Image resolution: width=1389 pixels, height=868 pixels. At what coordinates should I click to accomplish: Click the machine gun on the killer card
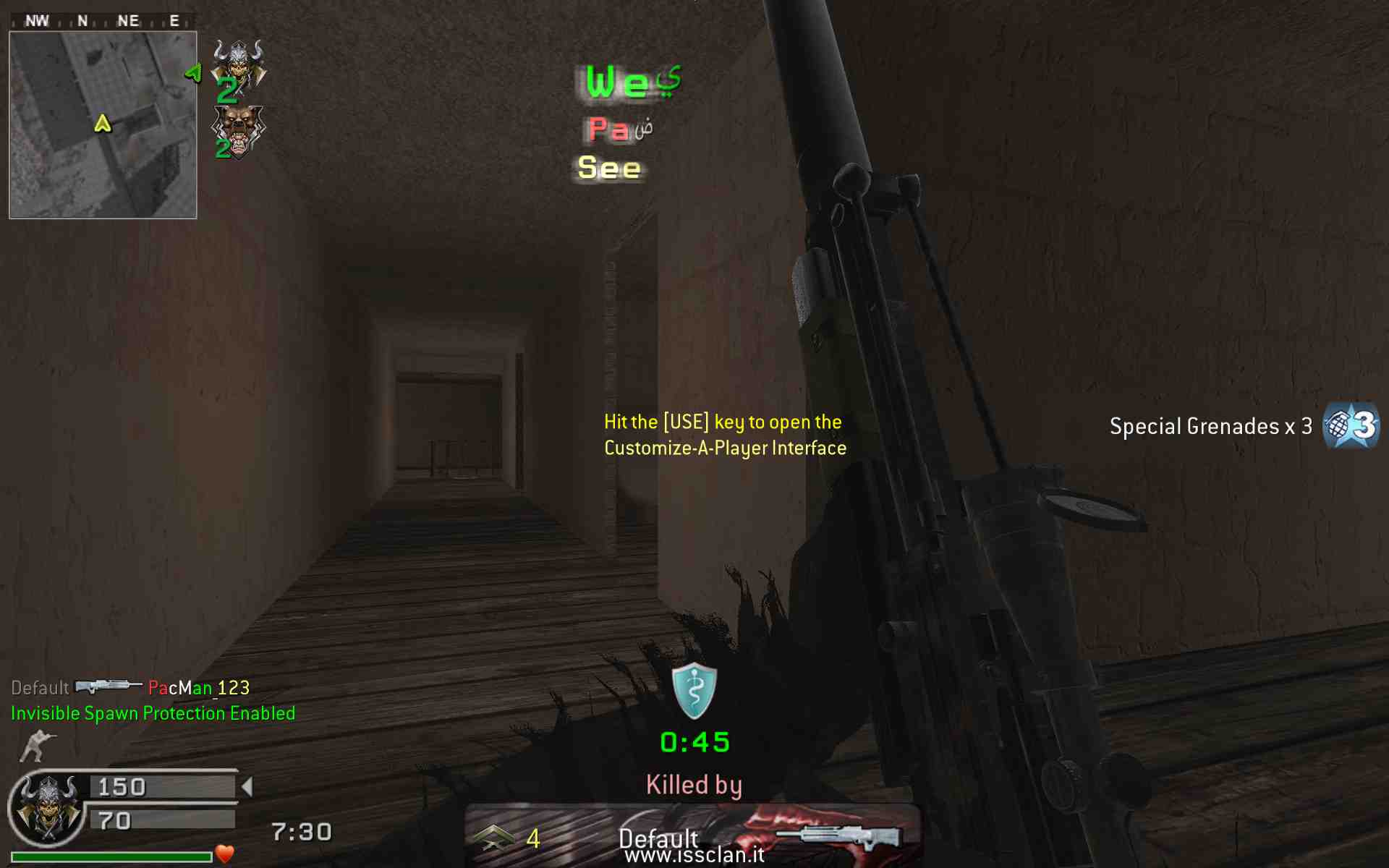(x=839, y=835)
